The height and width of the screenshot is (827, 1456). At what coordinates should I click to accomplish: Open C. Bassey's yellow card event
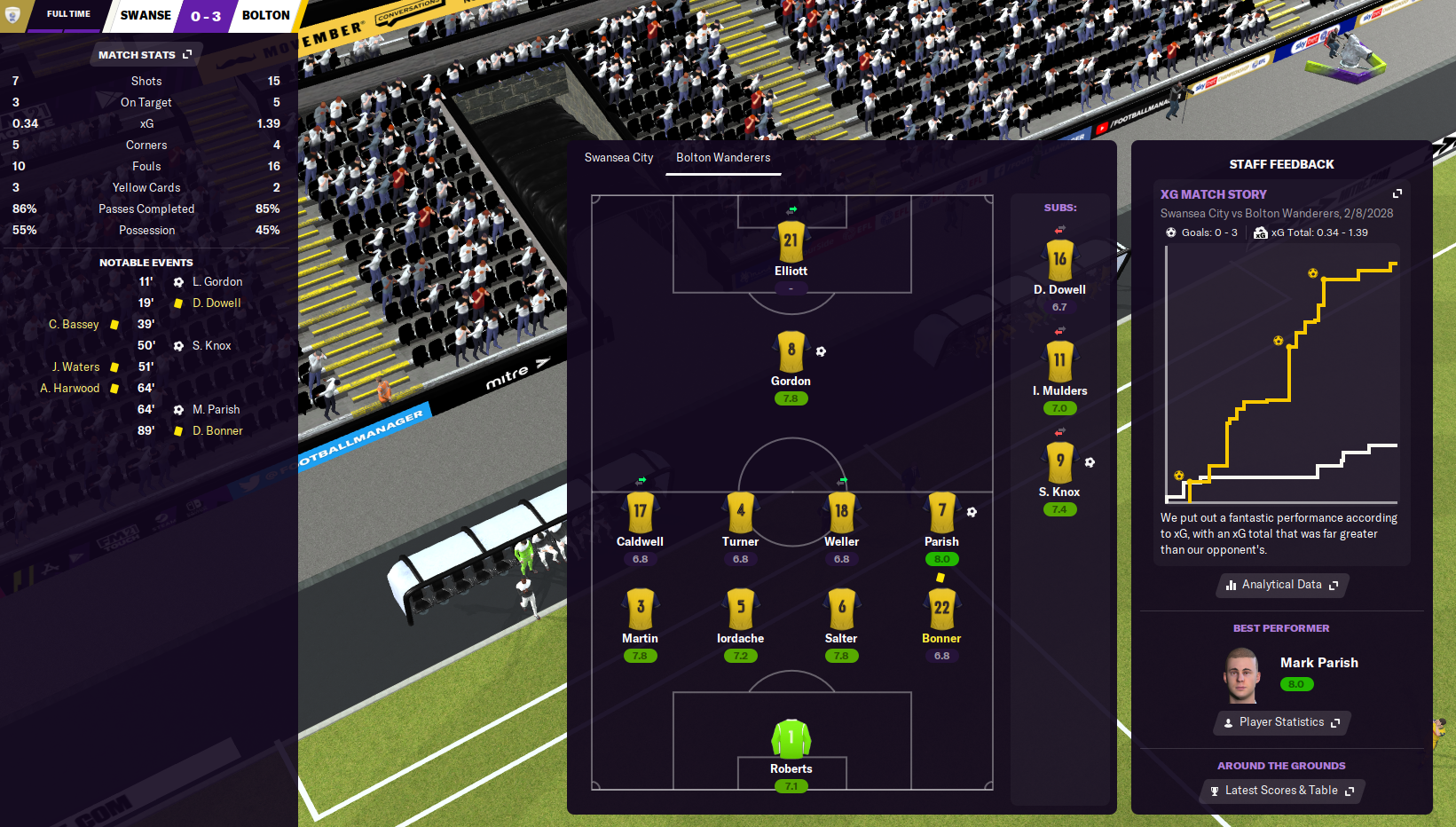75,325
